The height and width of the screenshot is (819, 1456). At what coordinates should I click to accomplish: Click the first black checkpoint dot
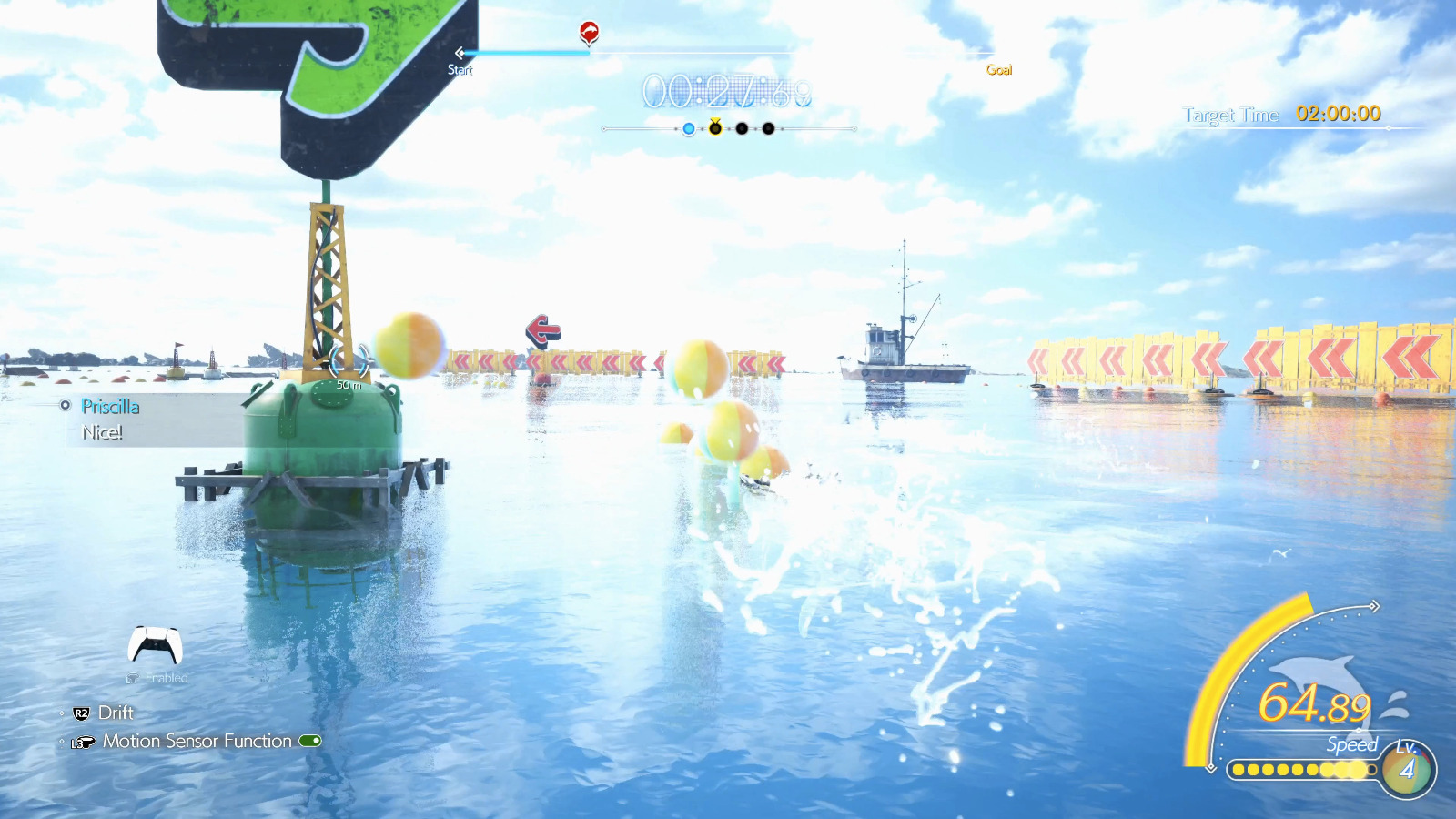741,128
